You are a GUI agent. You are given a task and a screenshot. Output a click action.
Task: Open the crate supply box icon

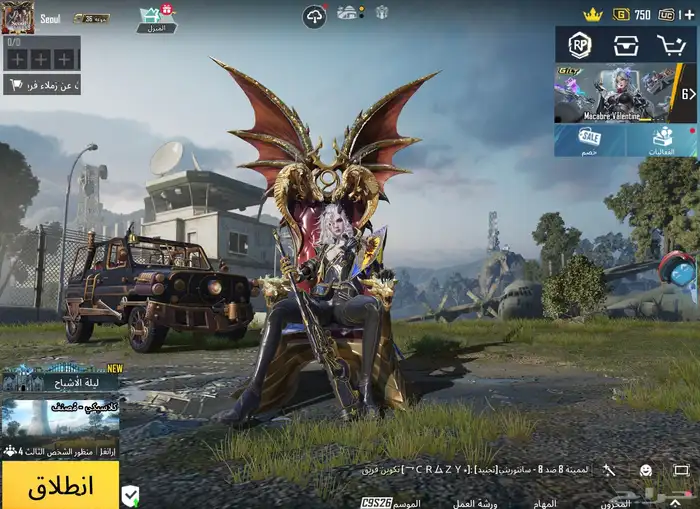626,45
